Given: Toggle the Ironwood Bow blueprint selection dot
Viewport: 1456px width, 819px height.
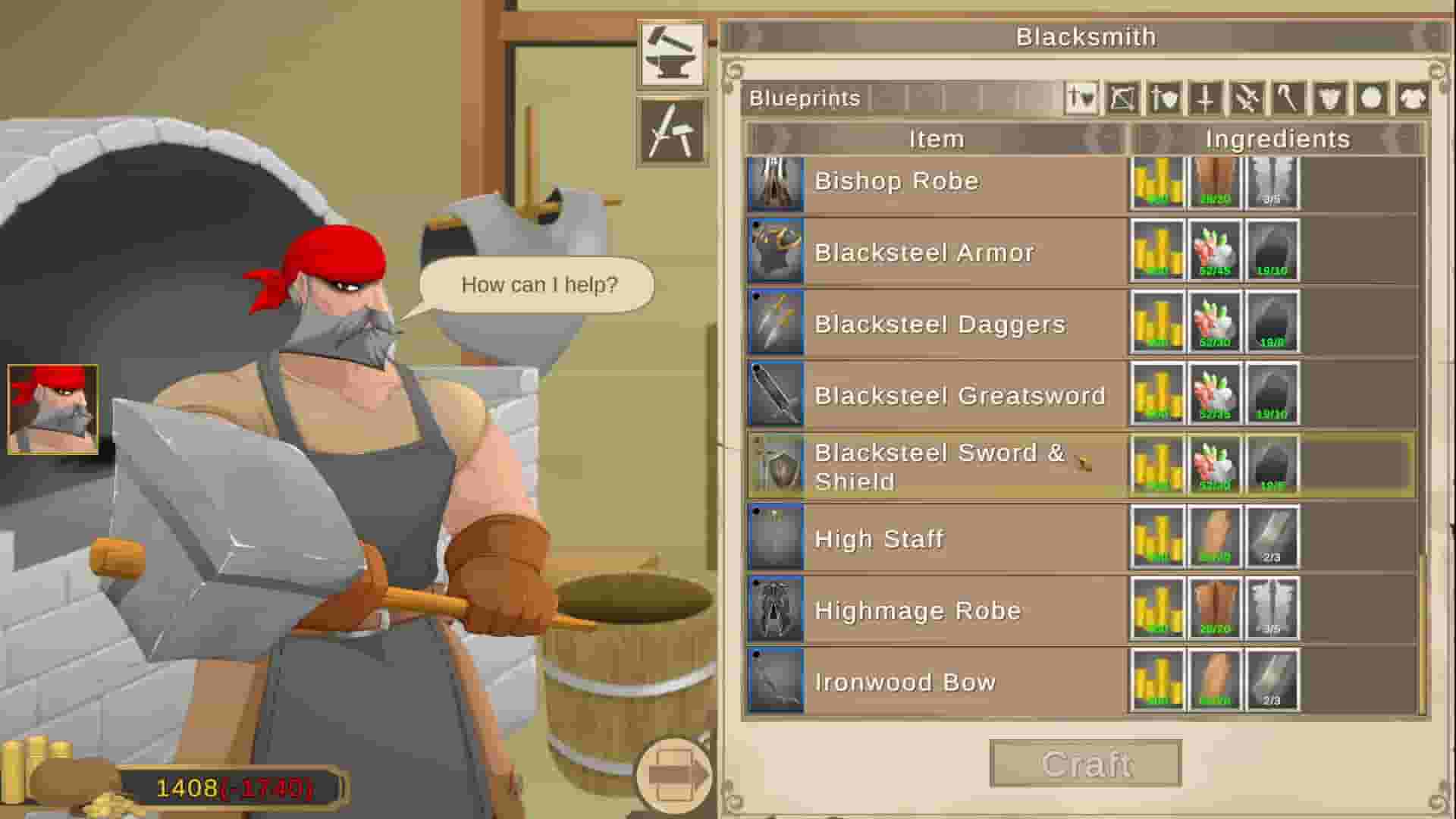Looking at the screenshot, I should pyautogui.click(x=757, y=654).
